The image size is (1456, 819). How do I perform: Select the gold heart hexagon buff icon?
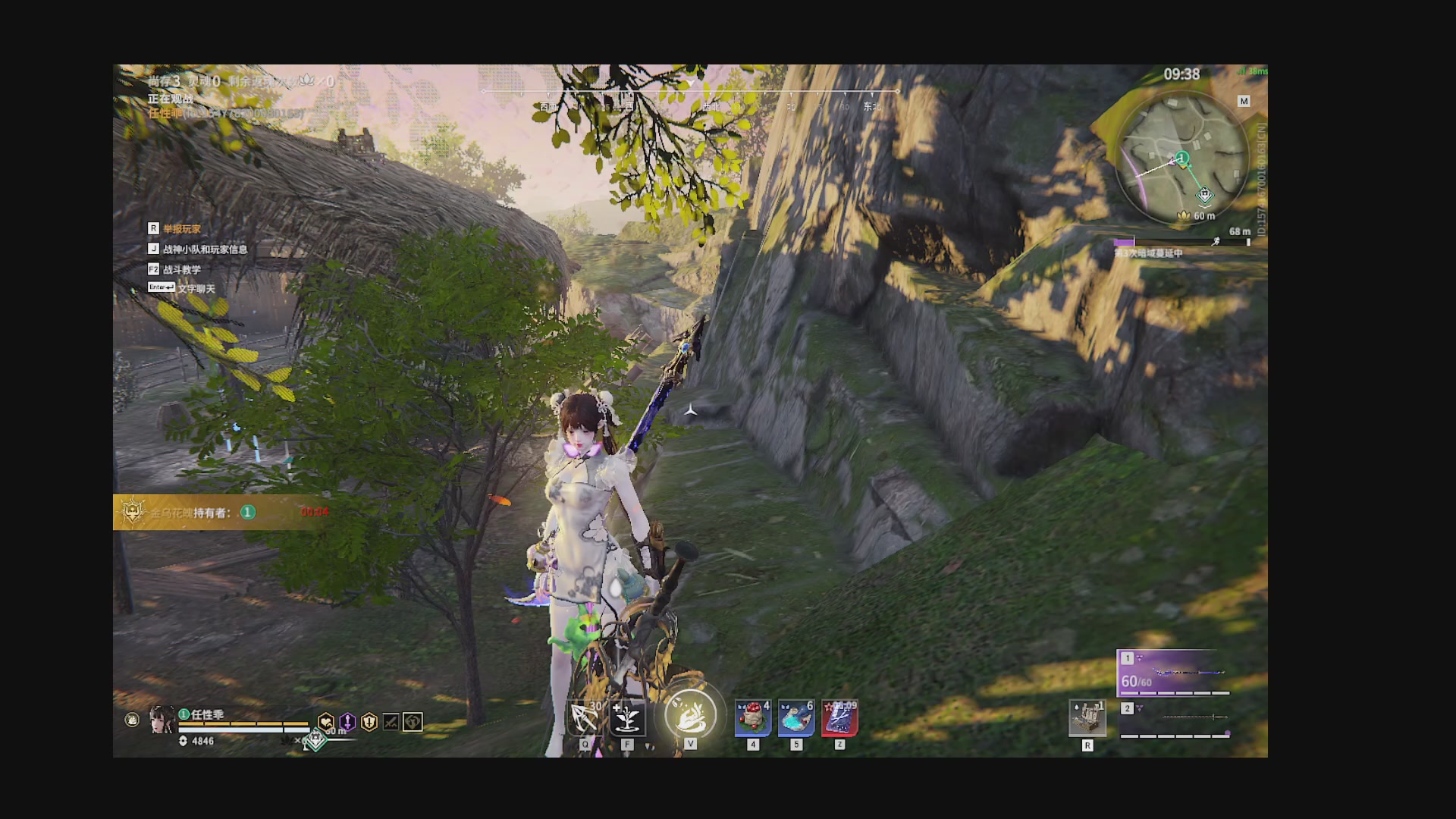[x=326, y=722]
